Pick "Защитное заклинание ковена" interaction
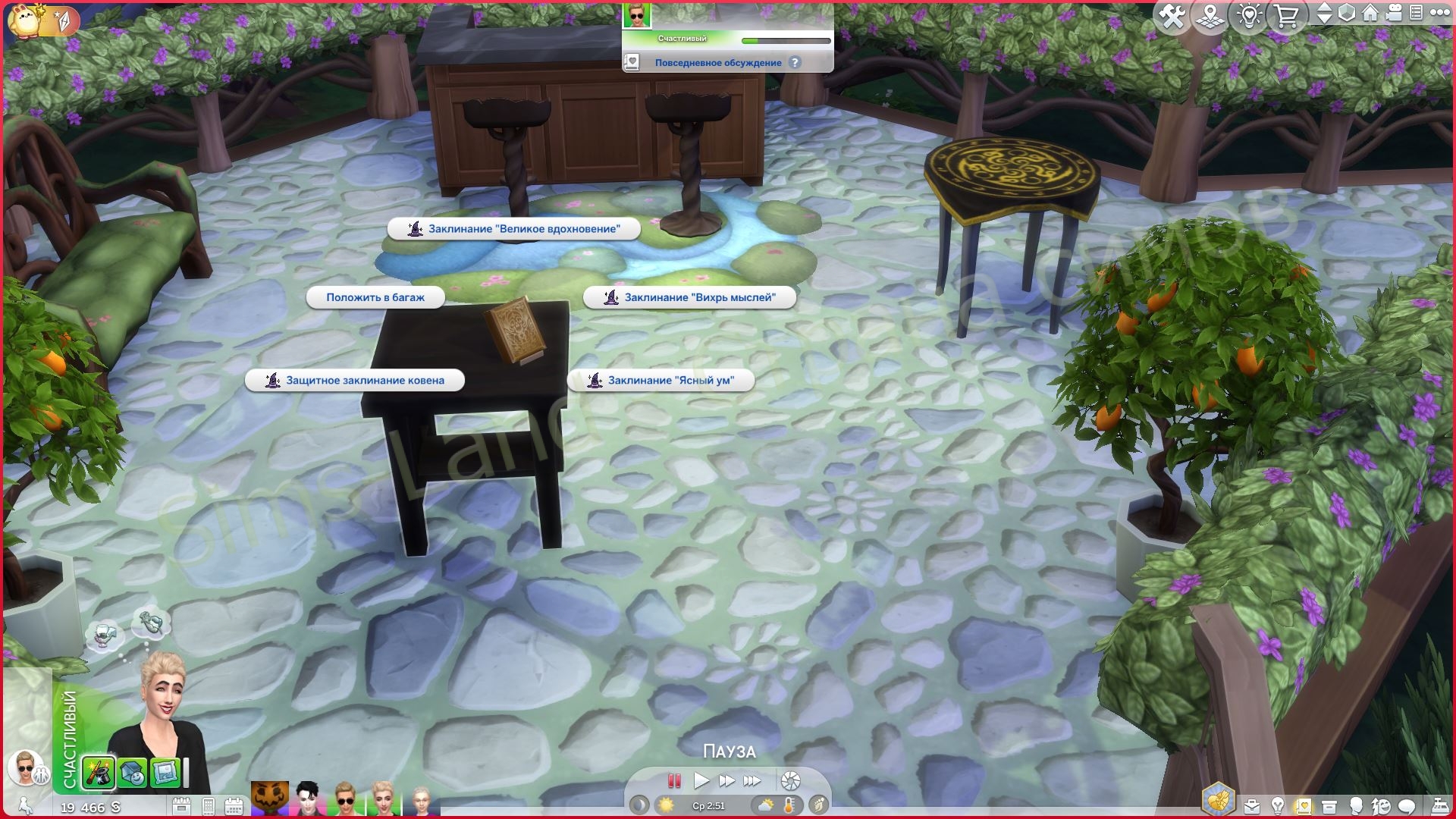The image size is (1456, 819). click(355, 381)
